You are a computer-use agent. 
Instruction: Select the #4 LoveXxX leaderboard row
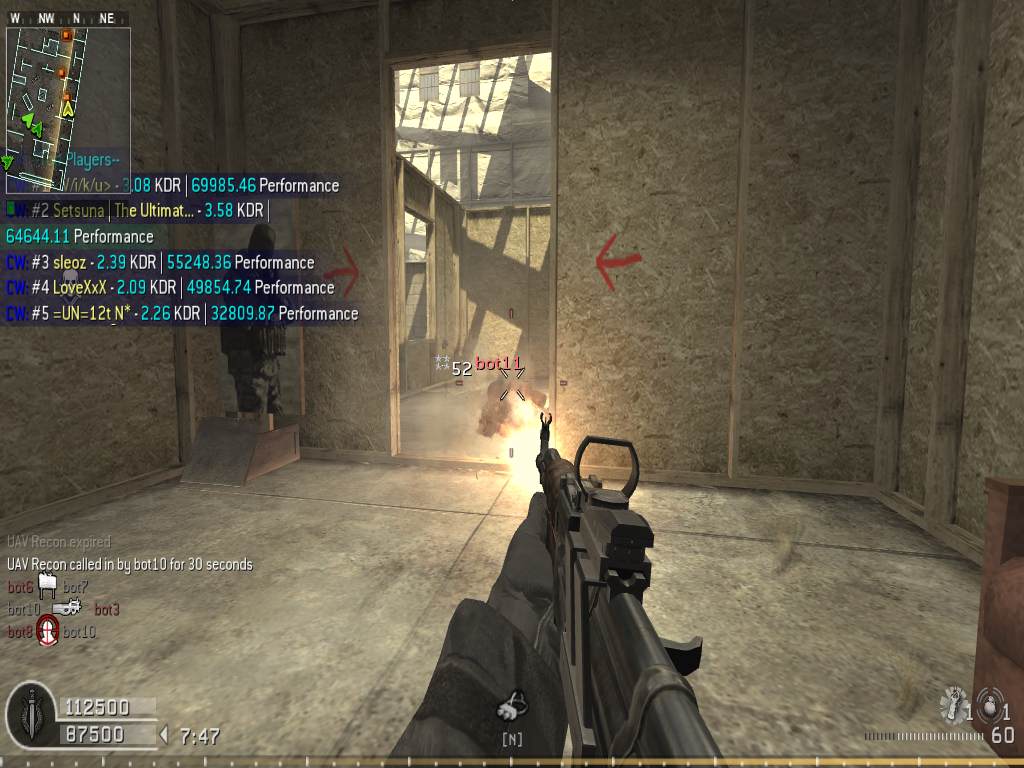click(170, 288)
